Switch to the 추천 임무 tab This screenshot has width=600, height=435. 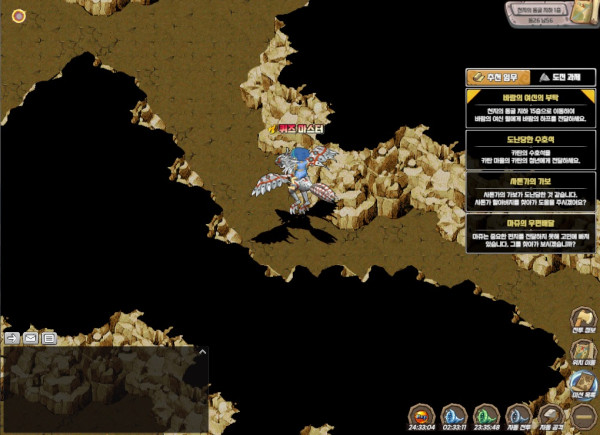point(498,77)
